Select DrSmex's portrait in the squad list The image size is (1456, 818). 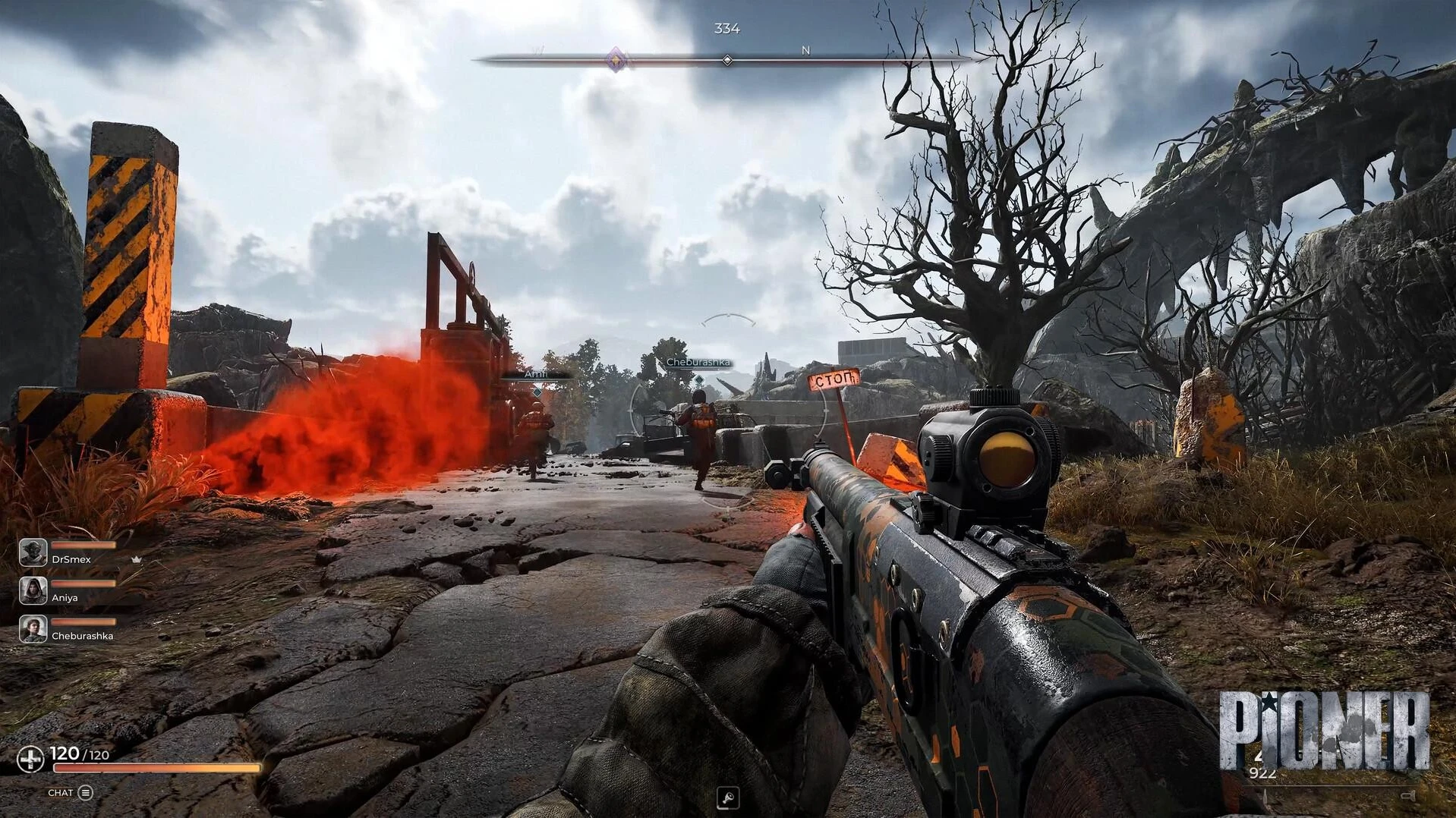[33, 552]
